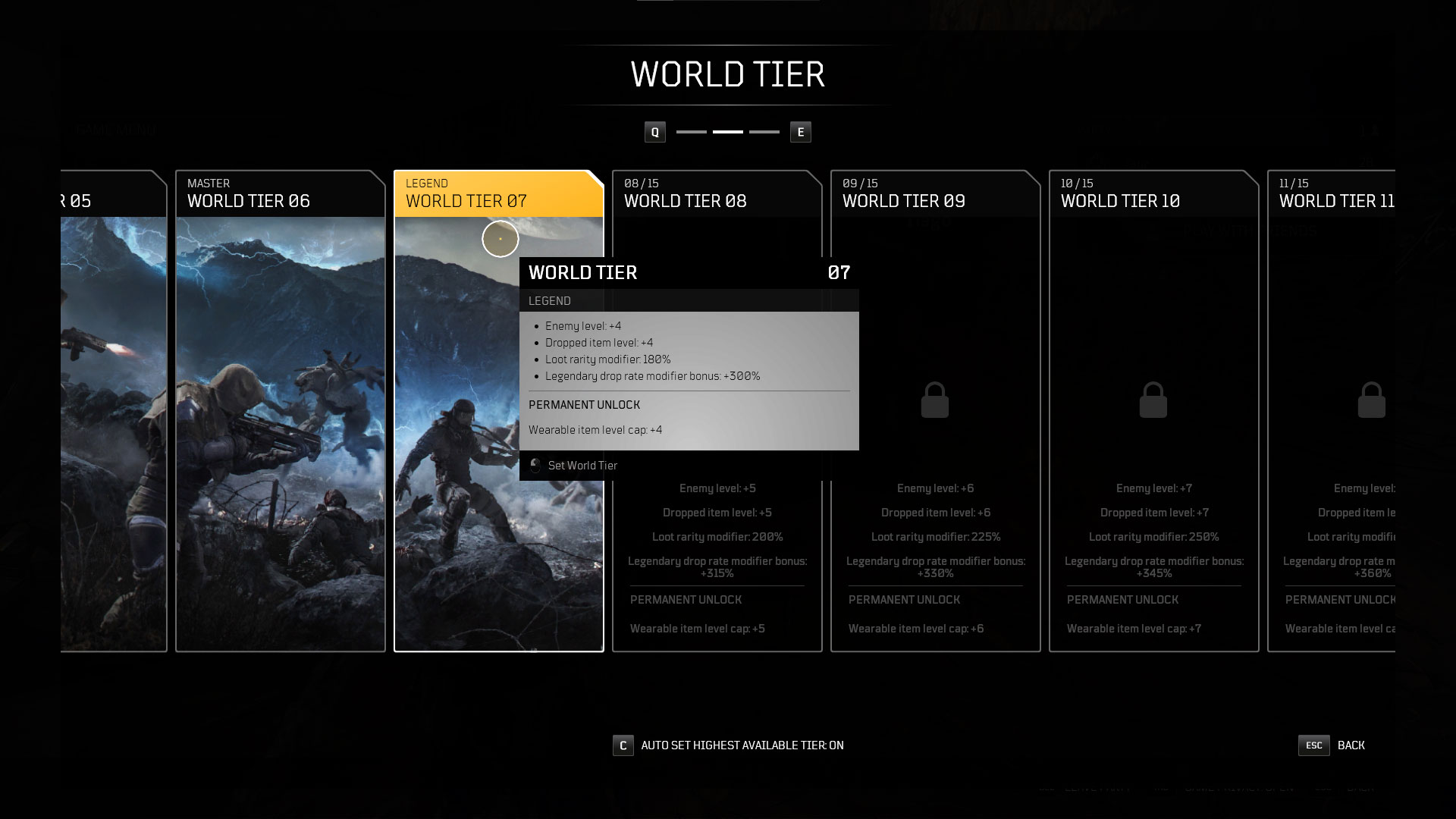Click the lock icon on World Tier 10
The width and height of the screenshot is (1456, 819).
1153,400
